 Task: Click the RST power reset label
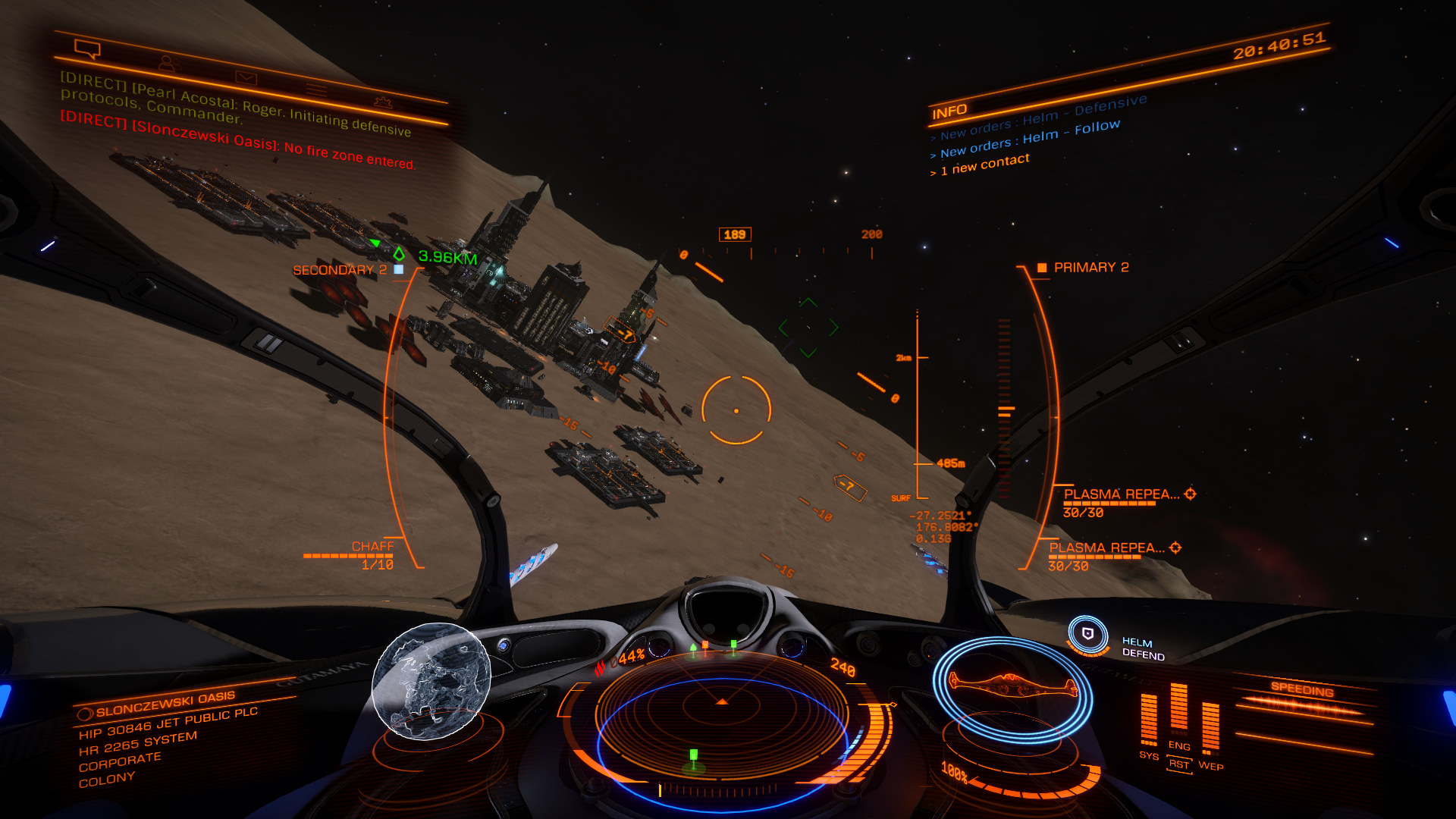(1179, 764)
